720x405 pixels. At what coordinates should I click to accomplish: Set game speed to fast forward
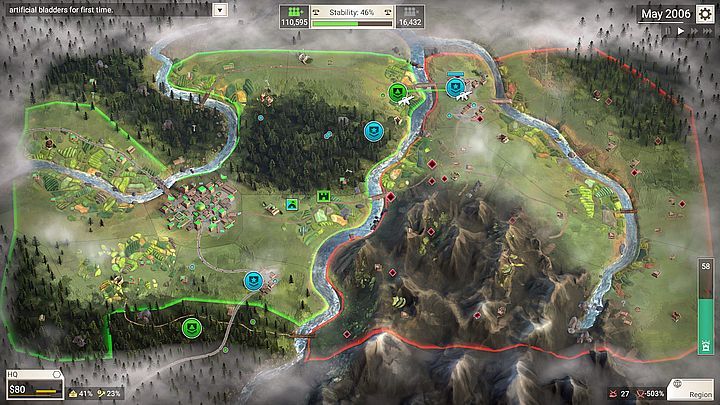[x=692, y=31]
